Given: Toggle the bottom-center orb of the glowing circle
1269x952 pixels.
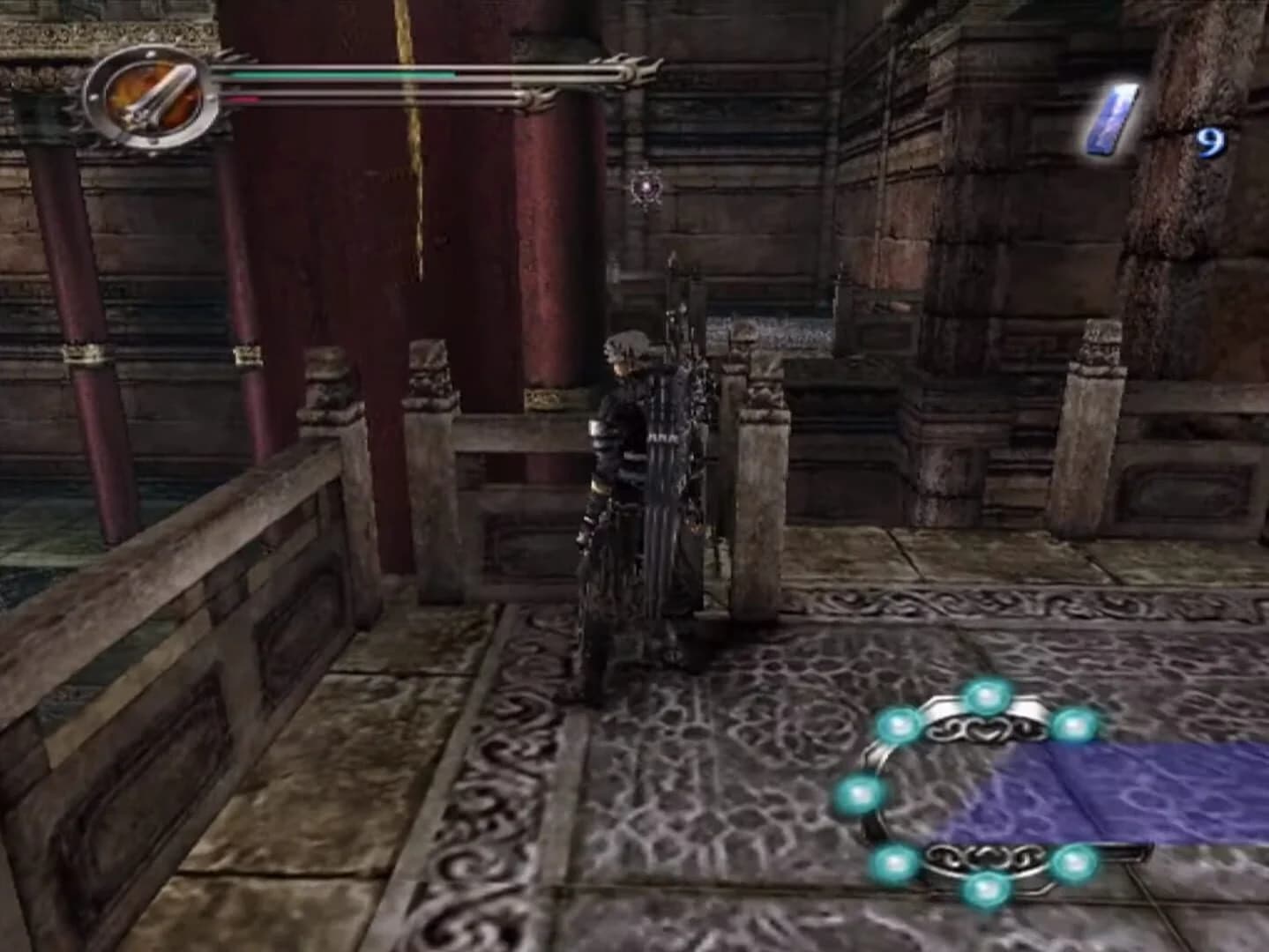Looking at the screenshot, I should 987,889.
